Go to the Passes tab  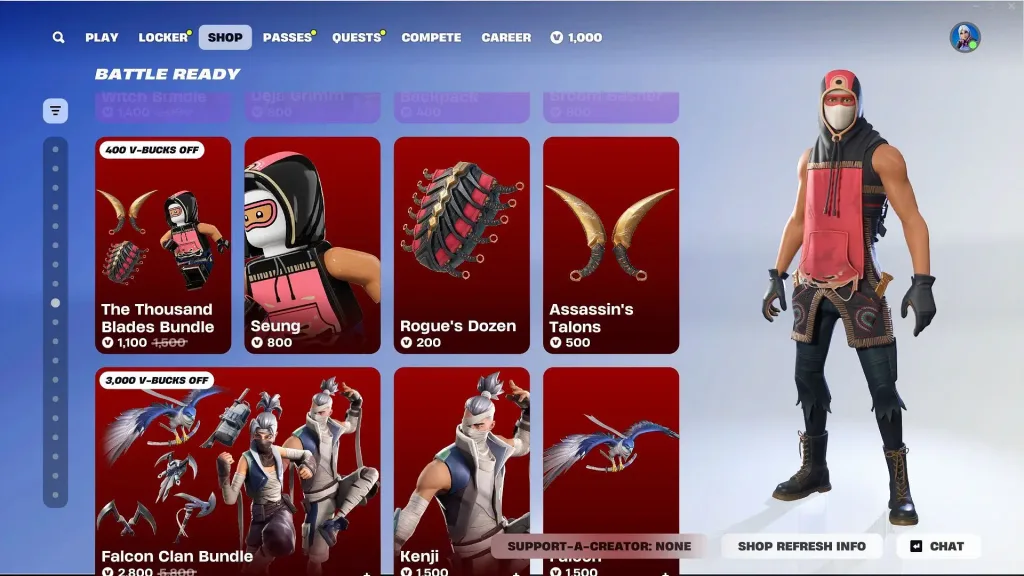pos(287,38)
